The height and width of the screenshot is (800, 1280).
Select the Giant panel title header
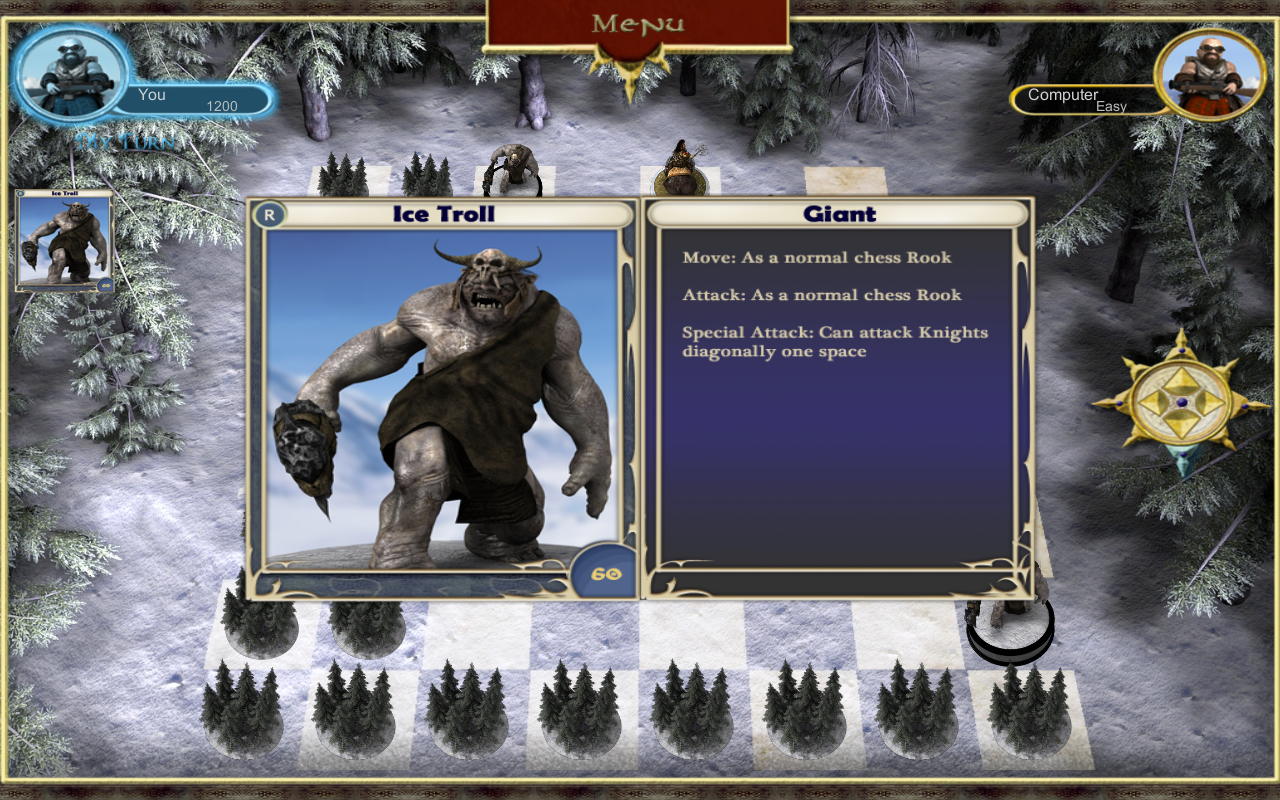pyautogui.click(x=838, y=213)
